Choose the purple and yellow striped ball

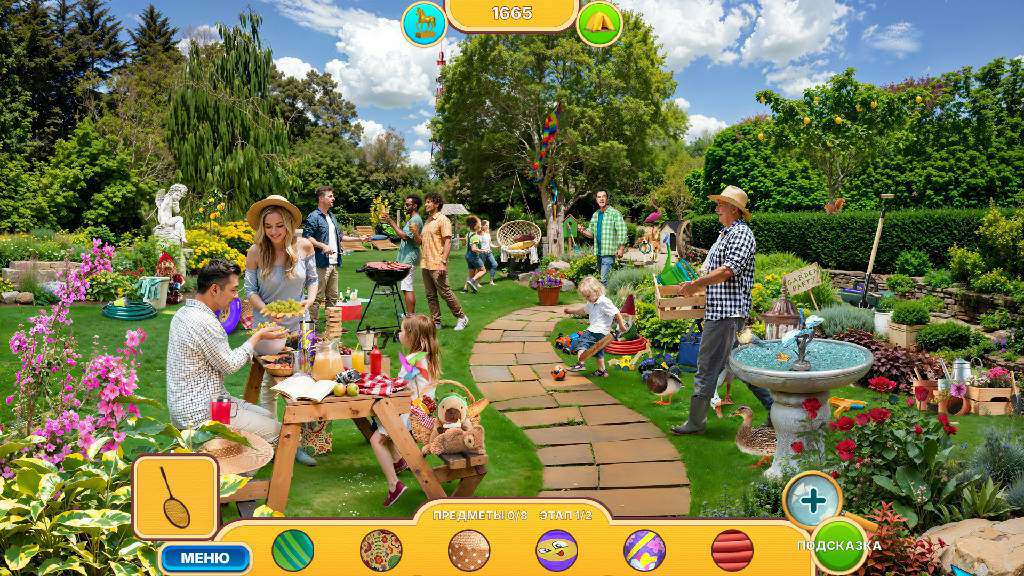(x=645, y=550)
